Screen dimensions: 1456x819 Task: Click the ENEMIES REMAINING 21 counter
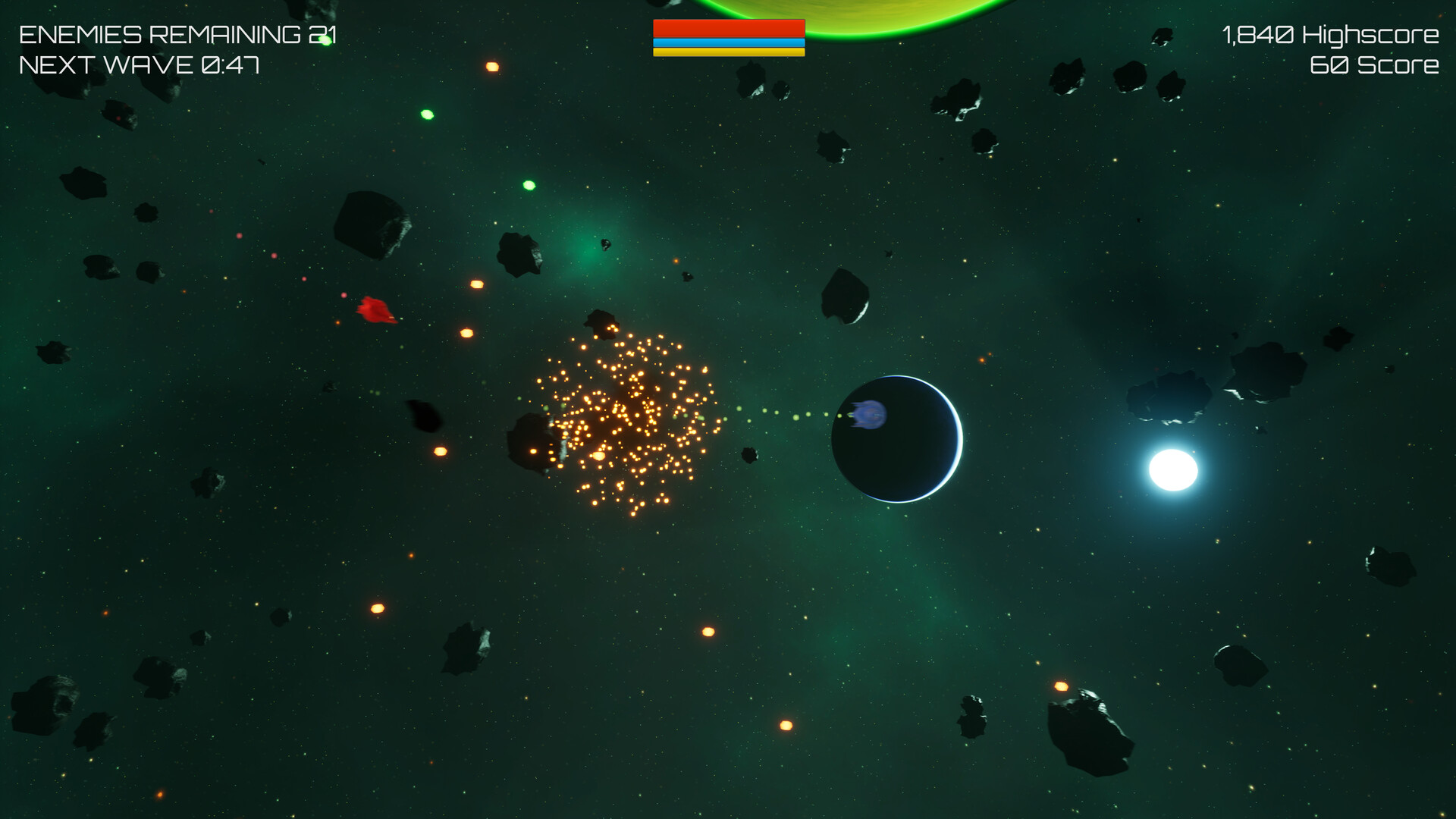[176, 33]
